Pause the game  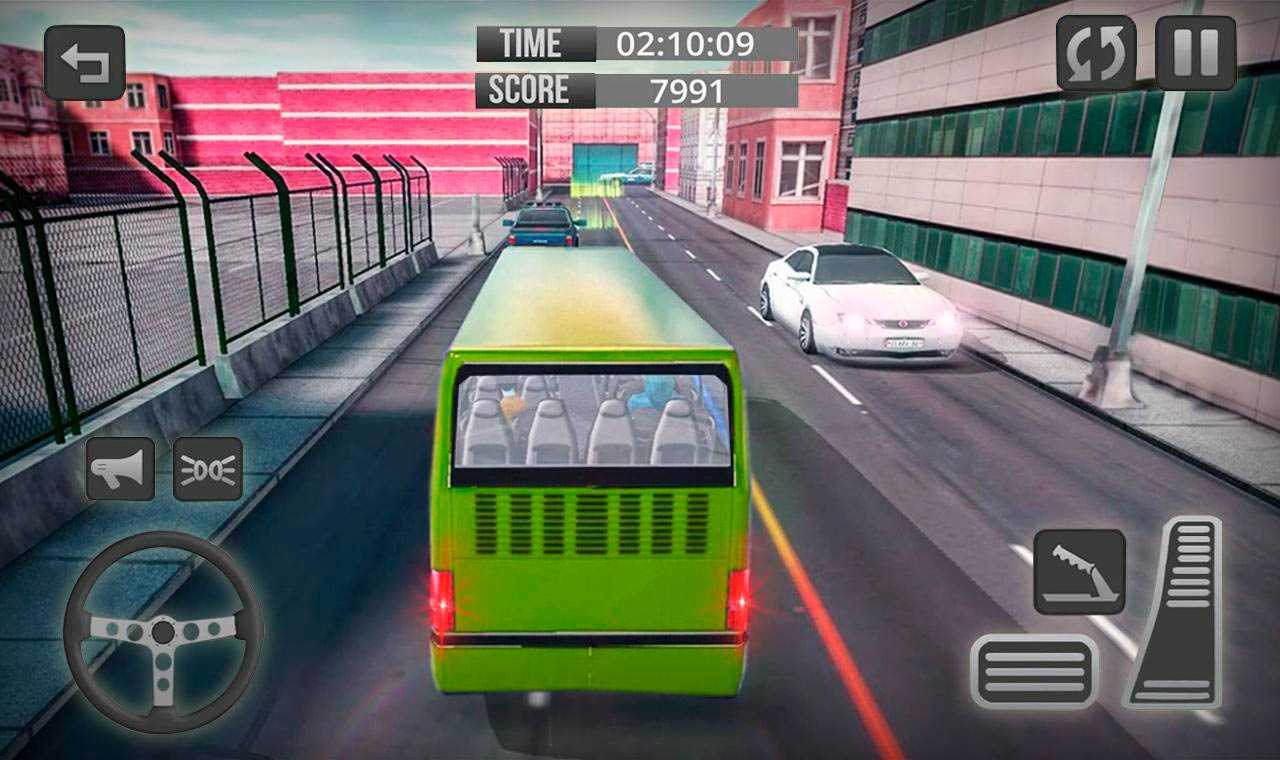[1195, 53]
